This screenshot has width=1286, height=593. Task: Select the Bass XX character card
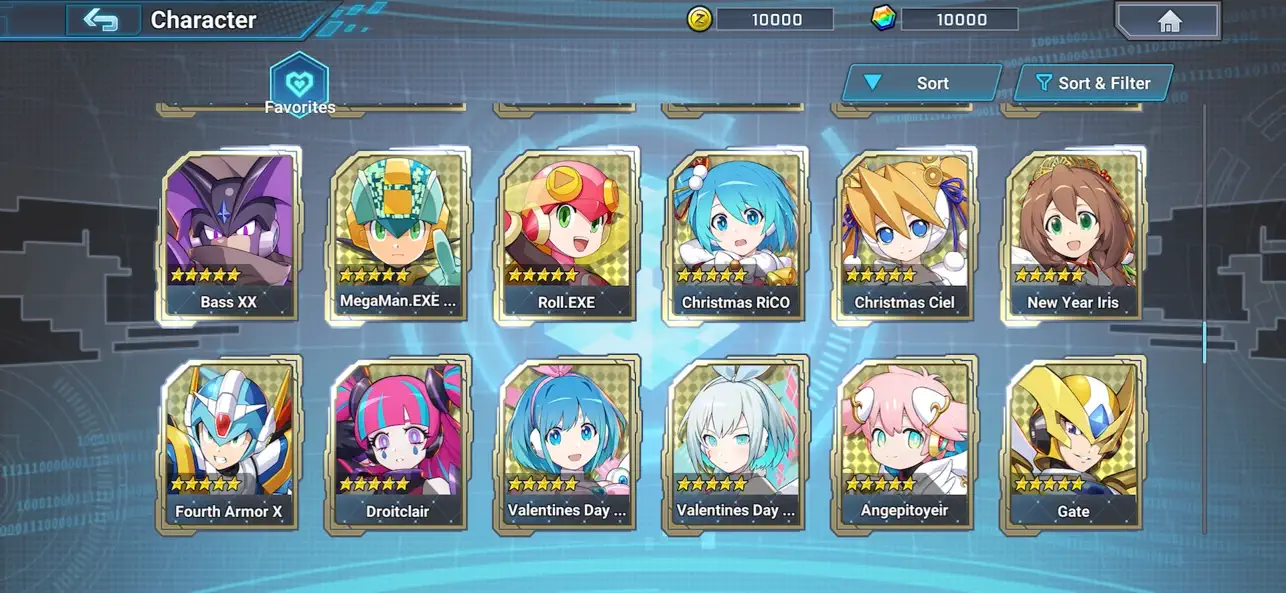230,236
